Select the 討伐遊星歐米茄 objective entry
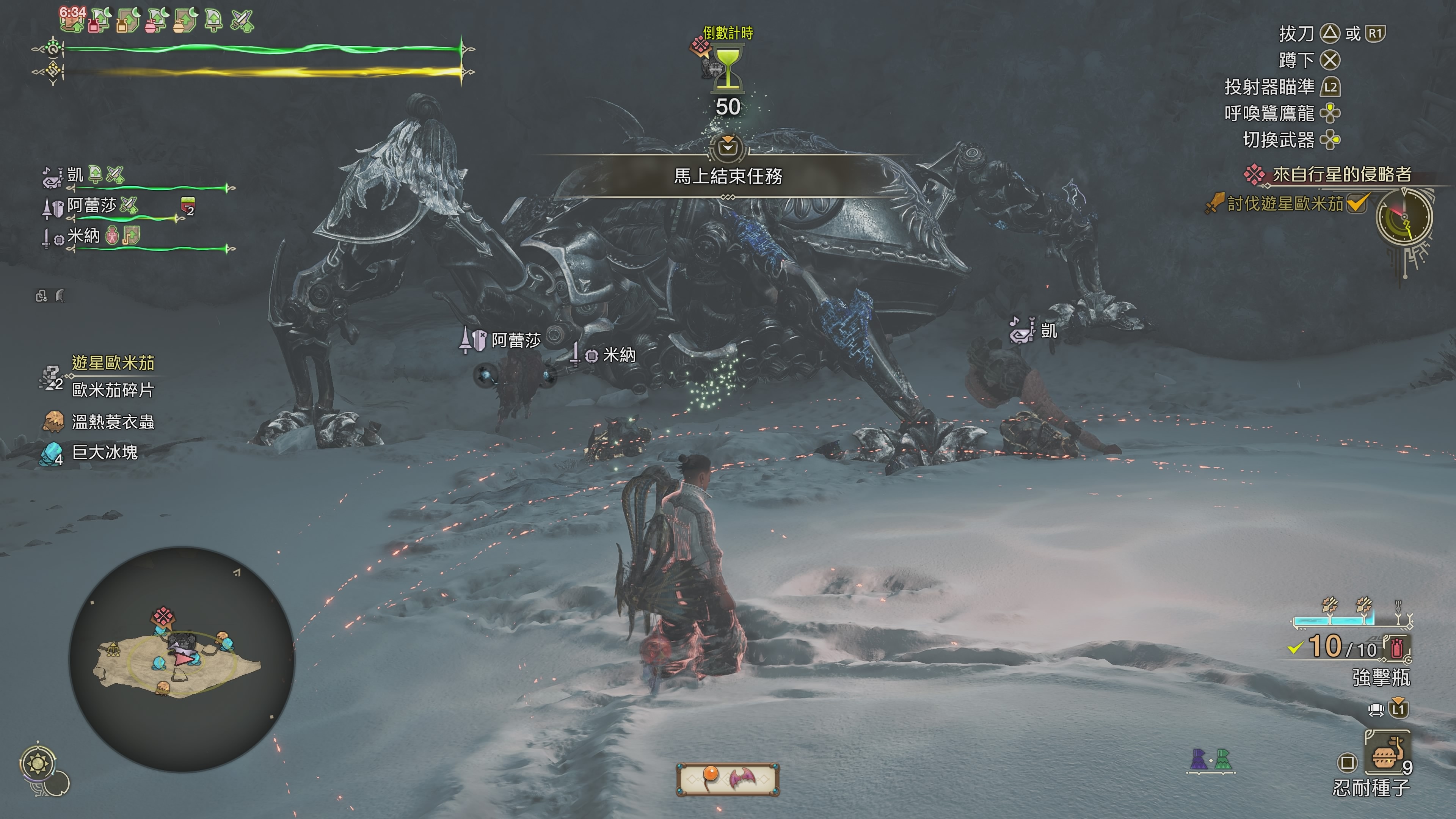This screenshot has height=819, width=1456. 1285,204
